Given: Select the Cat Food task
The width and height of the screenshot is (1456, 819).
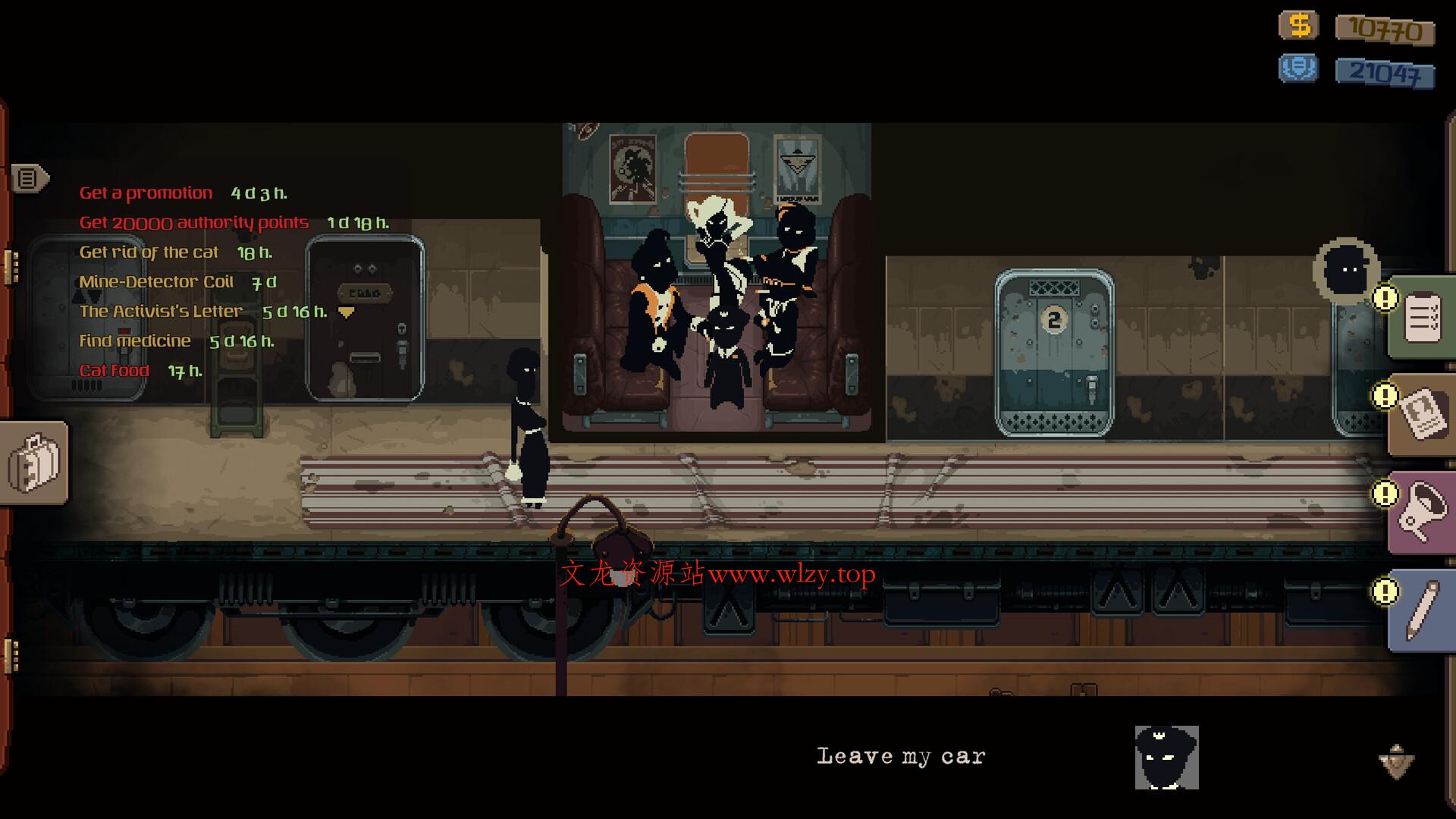Looking at the screenshot, I should 115,371.
